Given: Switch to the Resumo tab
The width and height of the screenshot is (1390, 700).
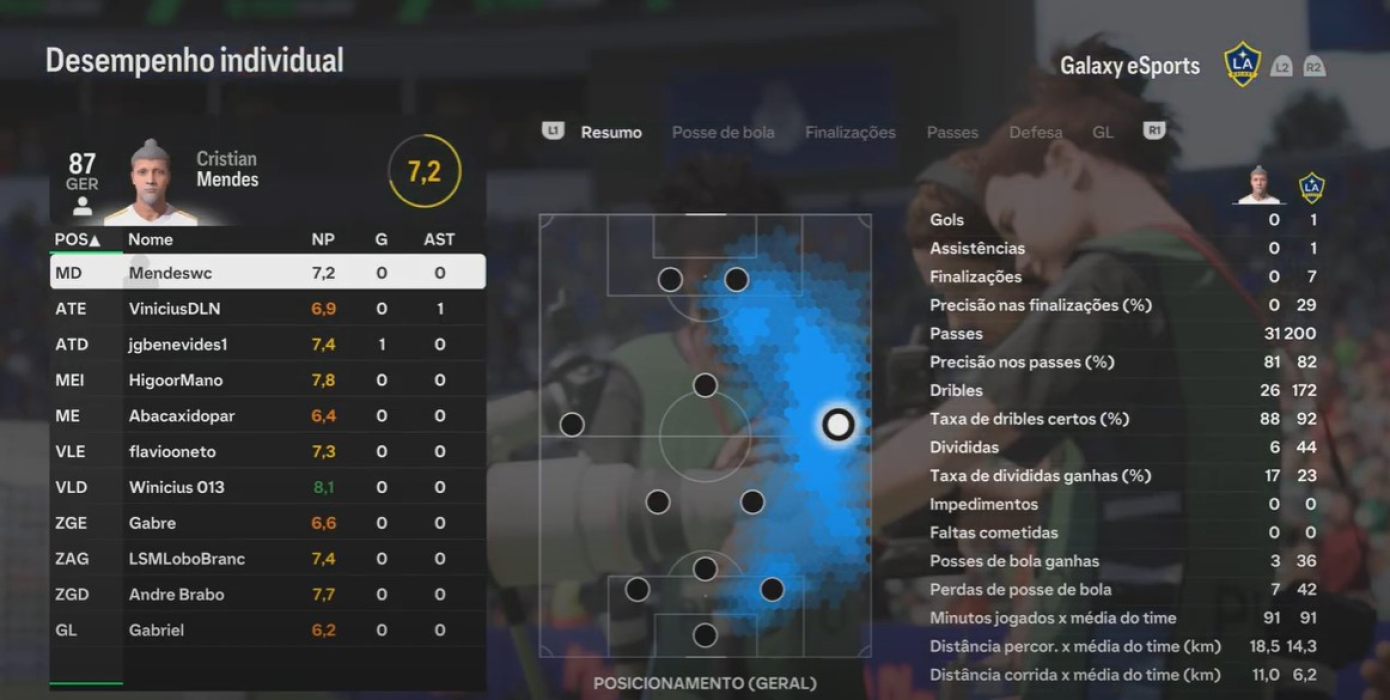Looking at the screenshot, I should tap(611, 132).
